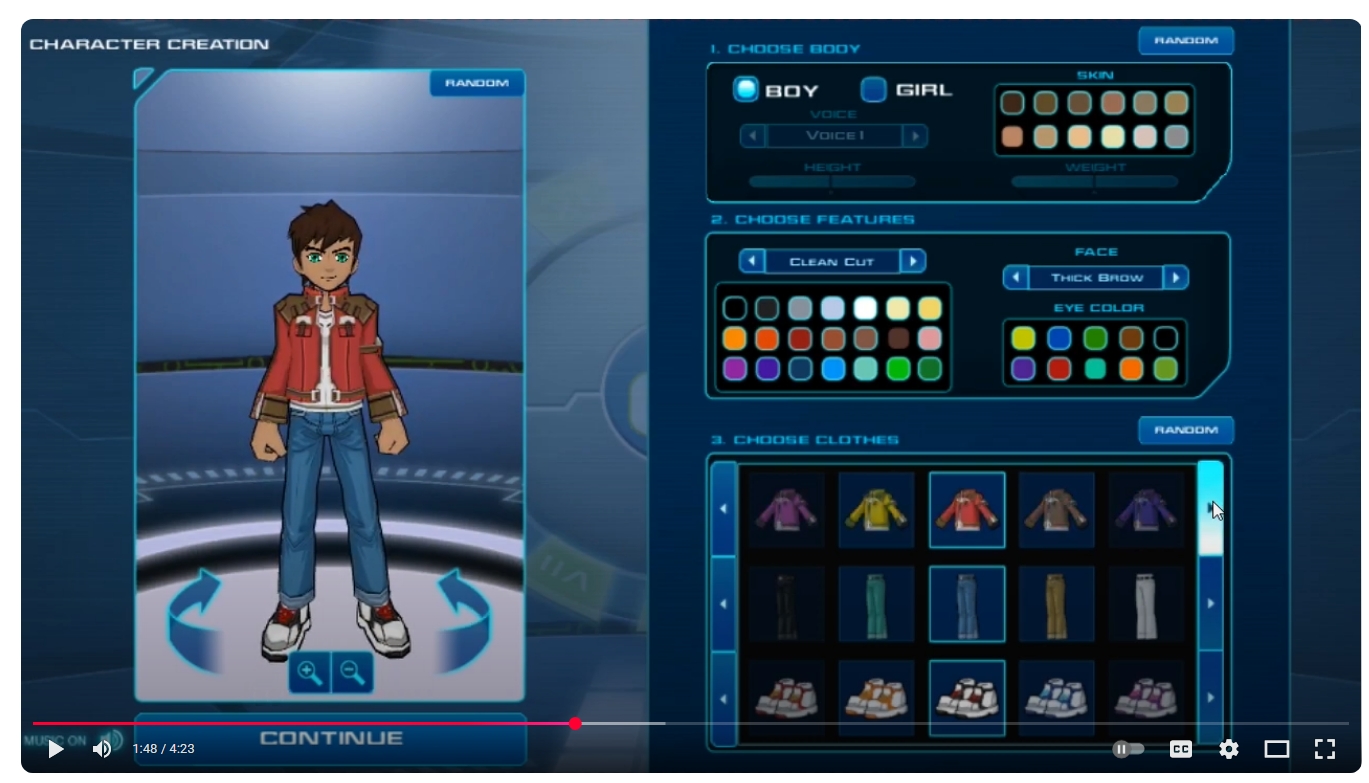
Task: Go back to the face before Thick Brow
Action: pyautogui.click(x=1016, y=277)
